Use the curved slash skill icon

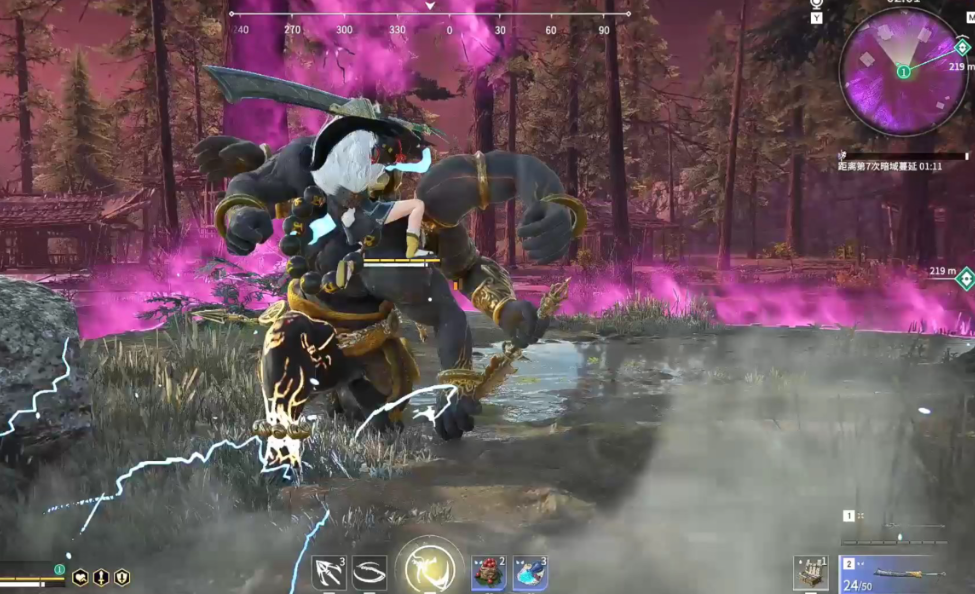click(x=369, y=572)
